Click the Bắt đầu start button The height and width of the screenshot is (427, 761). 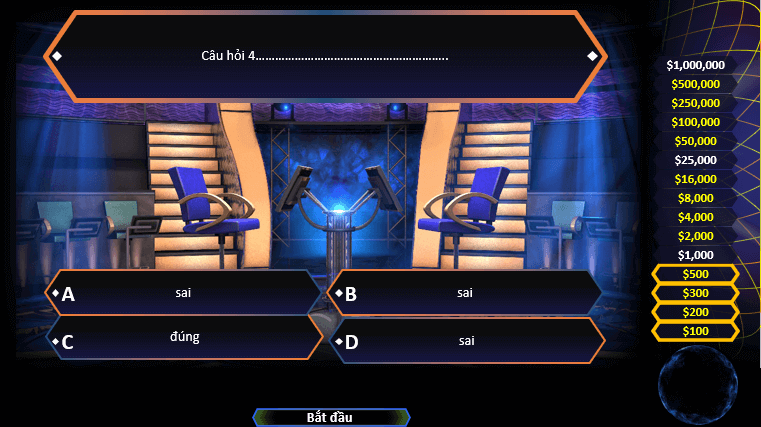click(330, 417)
